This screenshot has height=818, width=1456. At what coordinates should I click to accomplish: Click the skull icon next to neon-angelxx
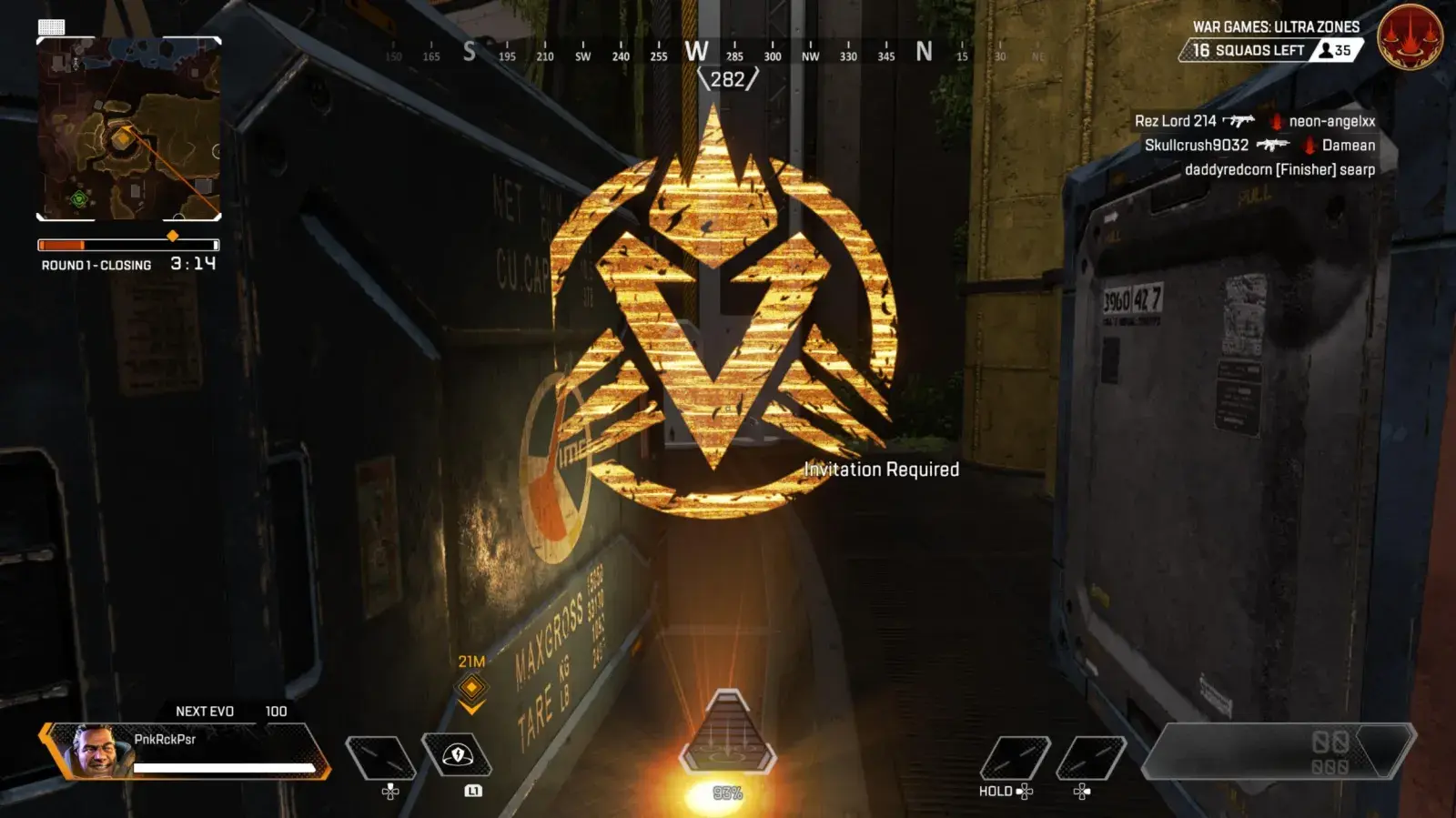tap(1278, 119)
